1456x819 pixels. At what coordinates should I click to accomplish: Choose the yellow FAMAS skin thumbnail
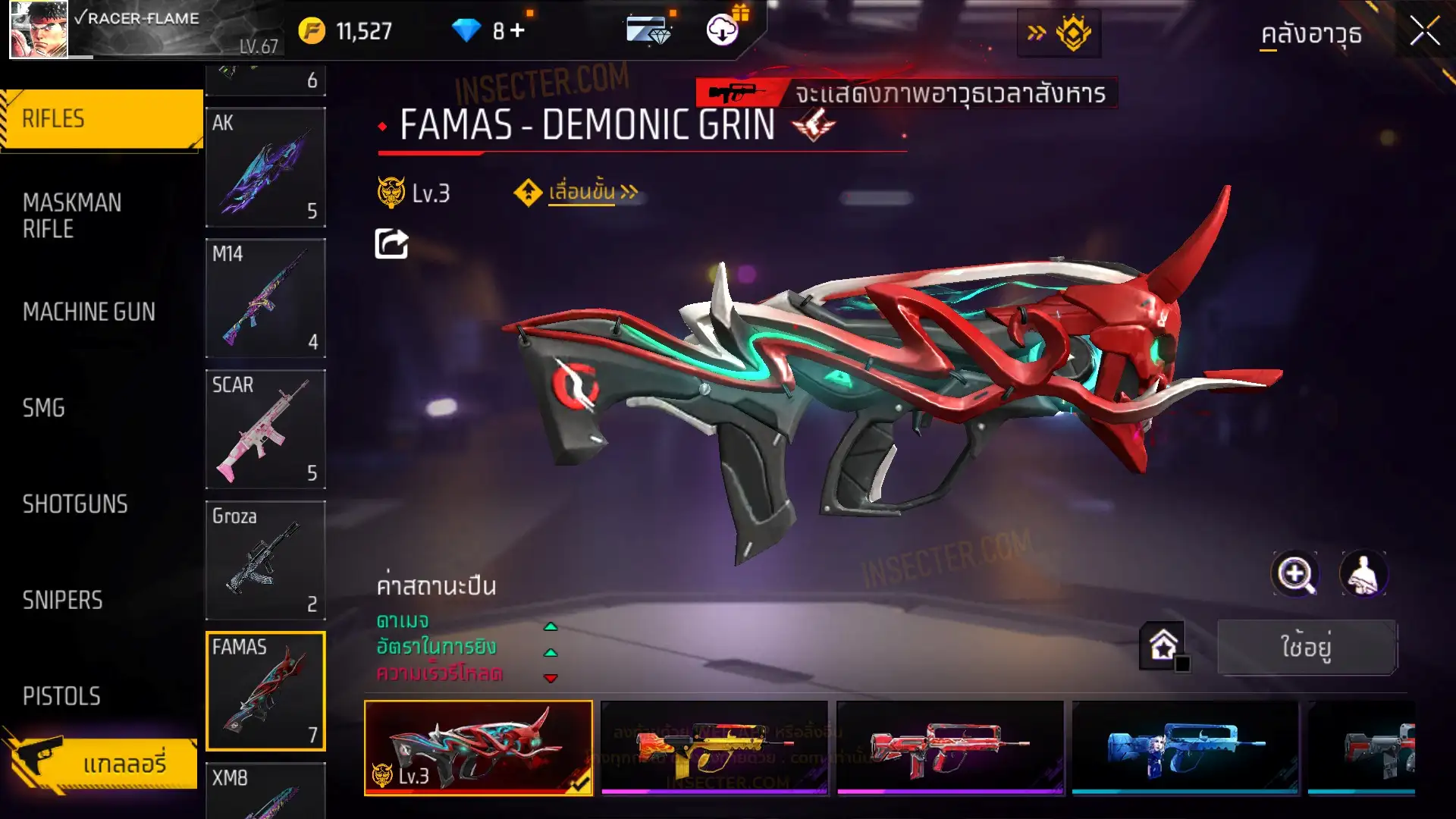pos(714,748)
